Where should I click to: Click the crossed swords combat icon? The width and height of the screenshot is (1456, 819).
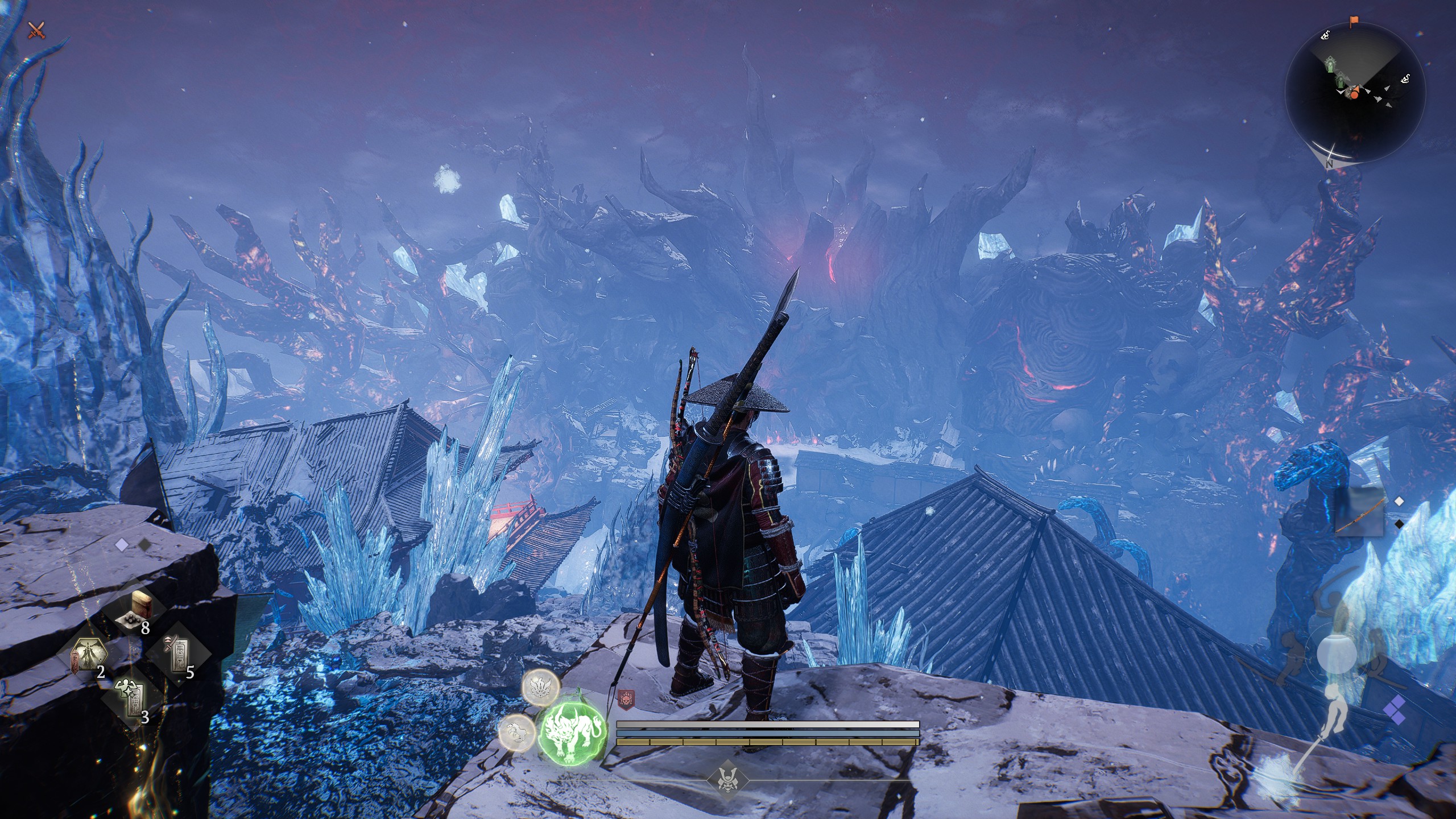[36, 30]
